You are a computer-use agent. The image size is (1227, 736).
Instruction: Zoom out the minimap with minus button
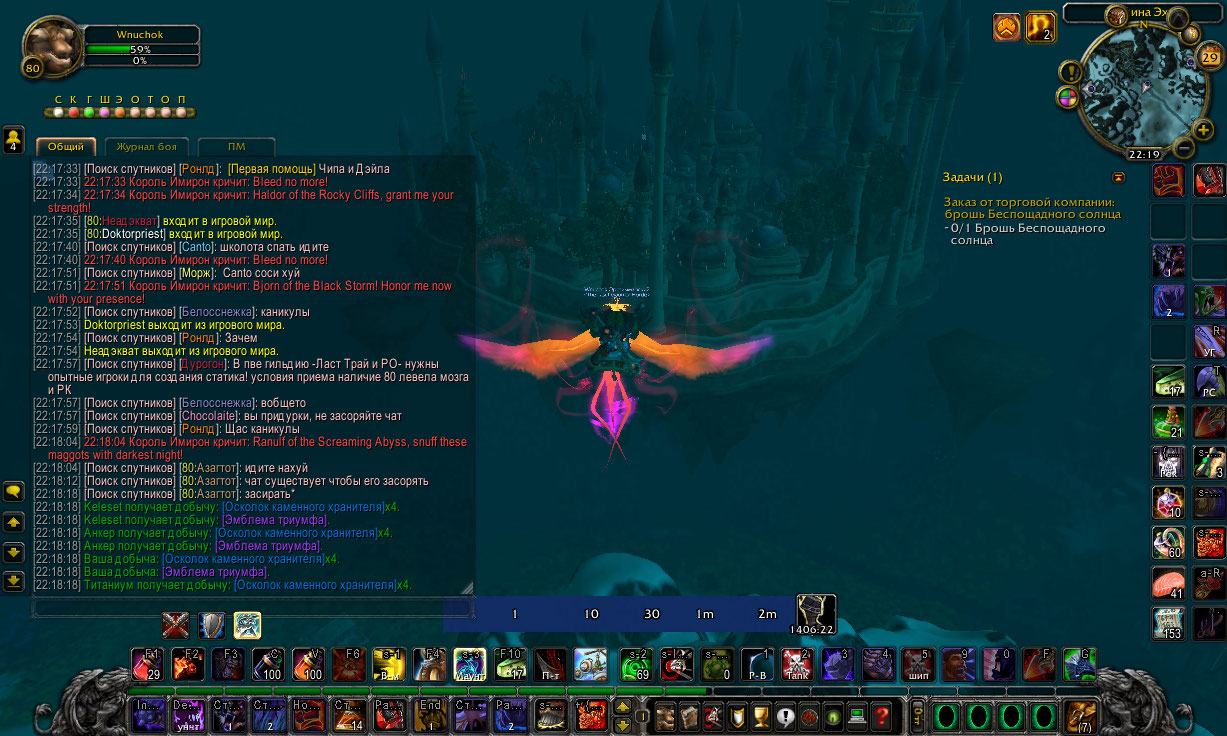click(1182, 148)
